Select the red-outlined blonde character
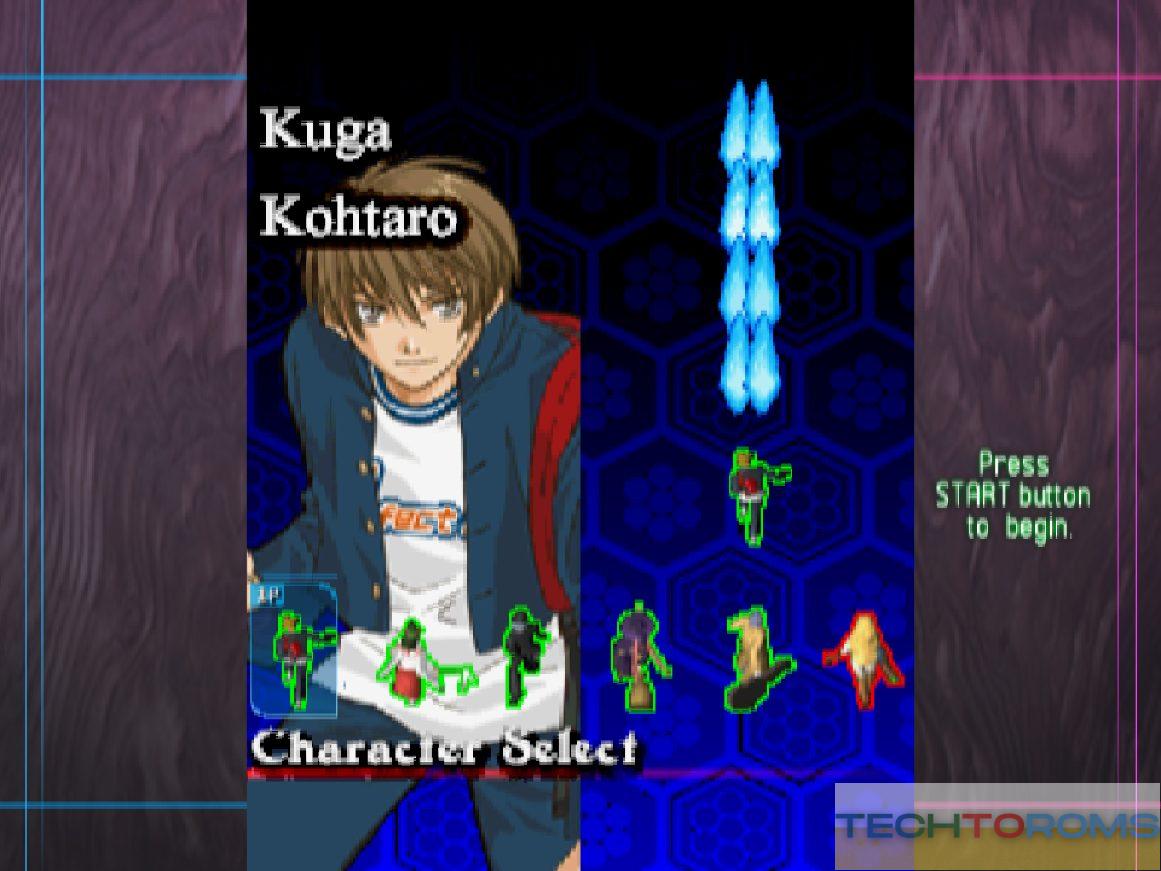The height and width of the screenshot is (871, 1161). (x=864, y=659)
